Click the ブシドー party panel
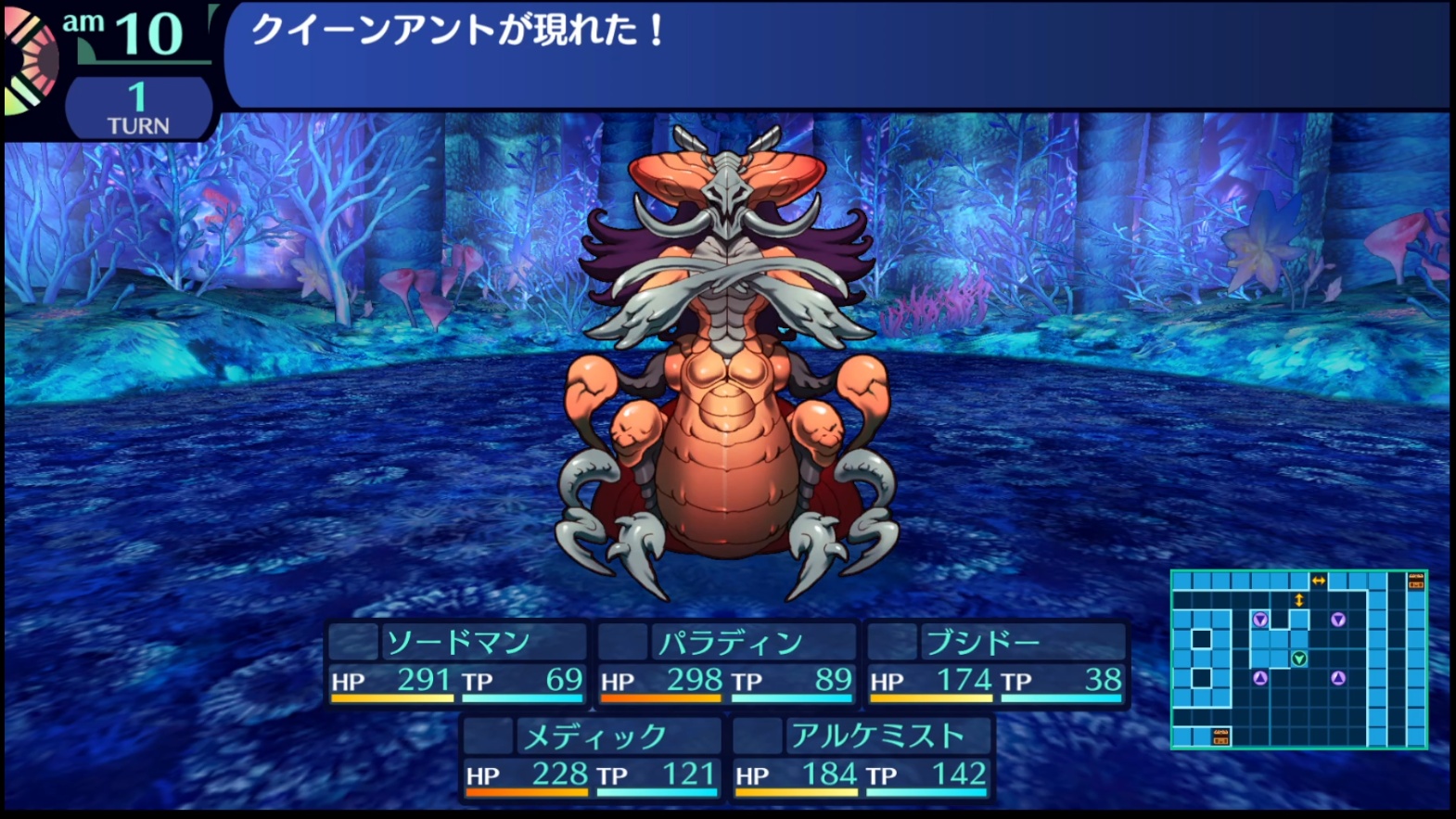 click(x=996, y=663)
